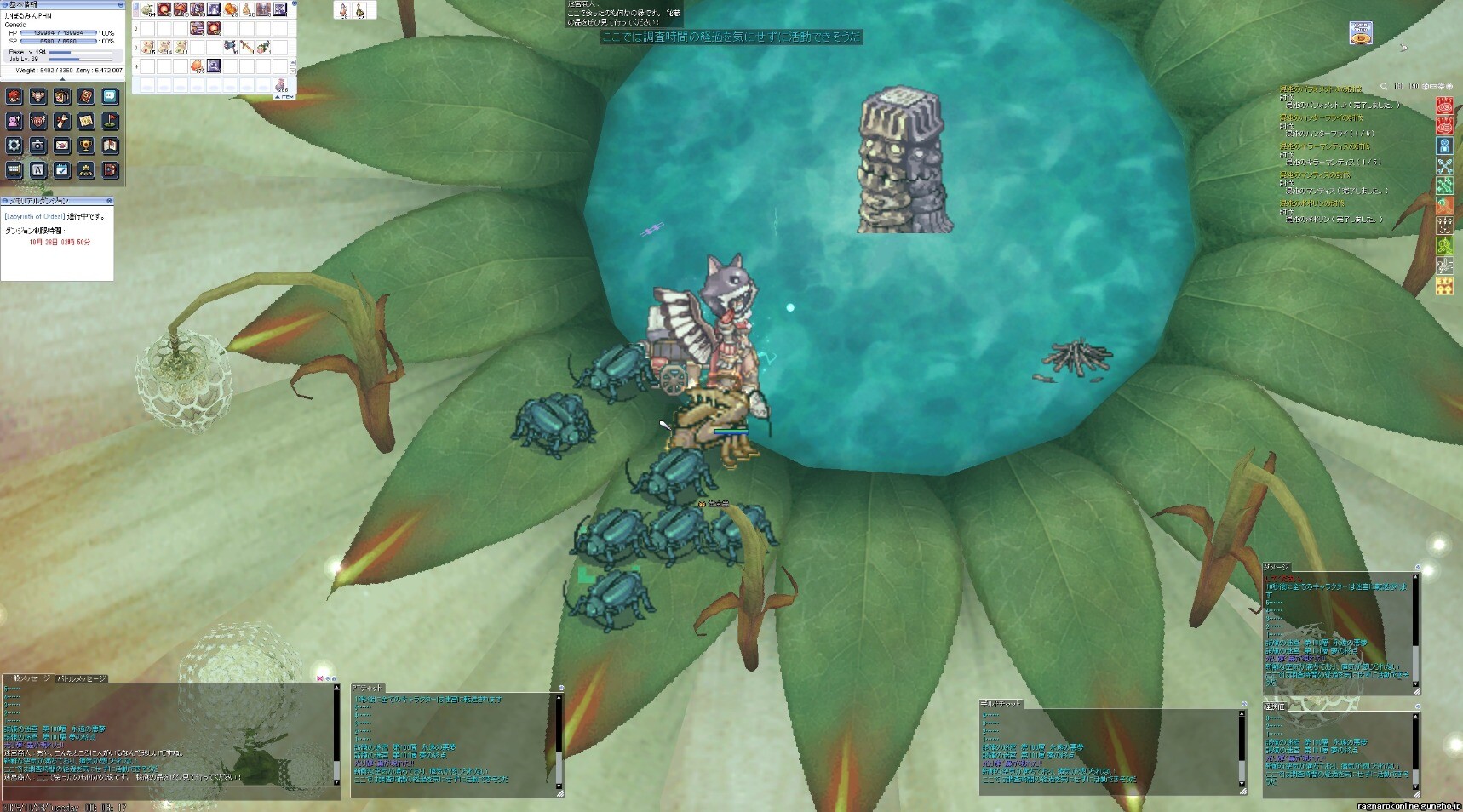Open the settings gear icon in the menu panel
Screen dimensions: 1463x812
click(14, 146)
